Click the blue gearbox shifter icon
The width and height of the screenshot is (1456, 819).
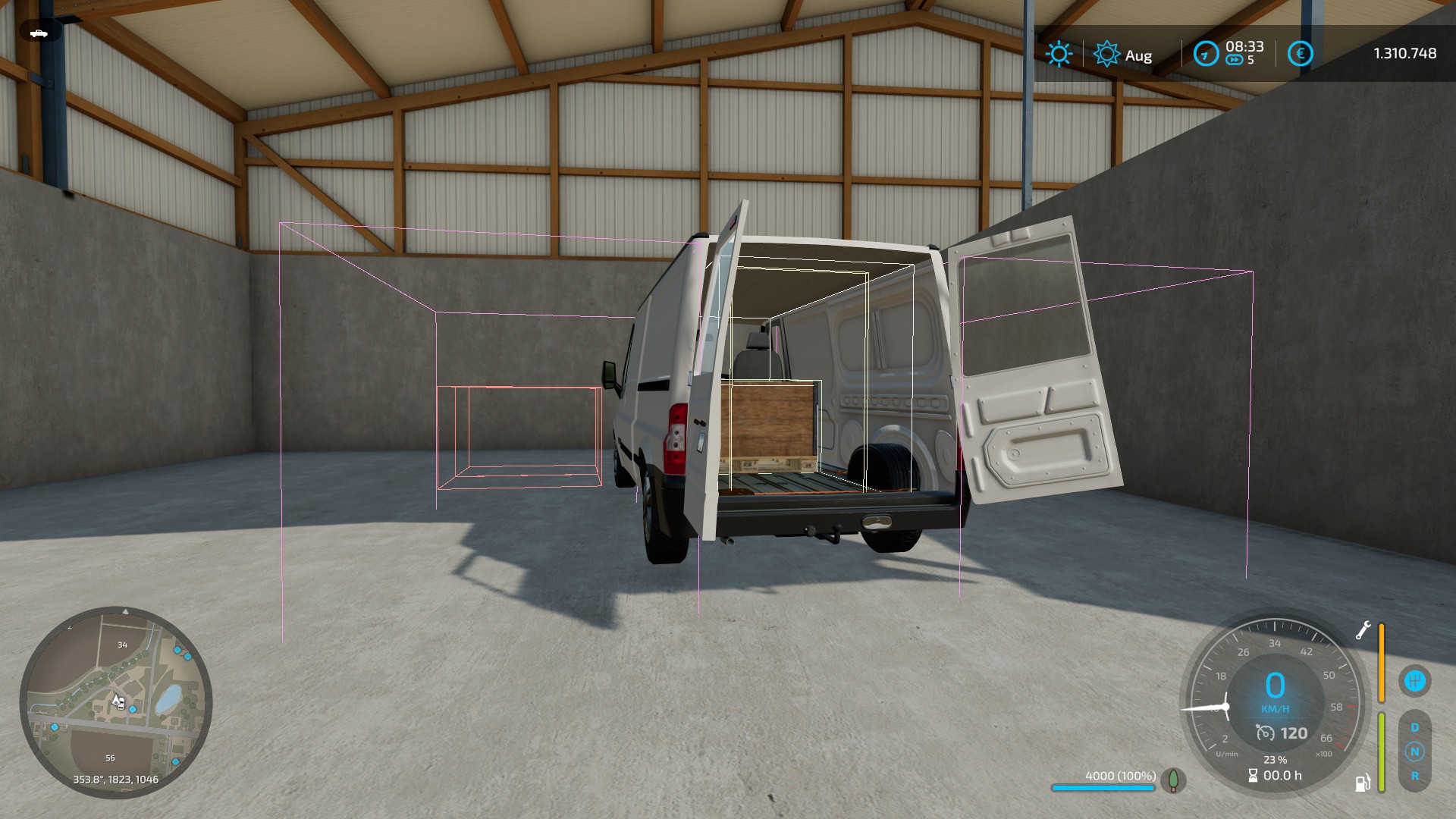click(1414, 680)
